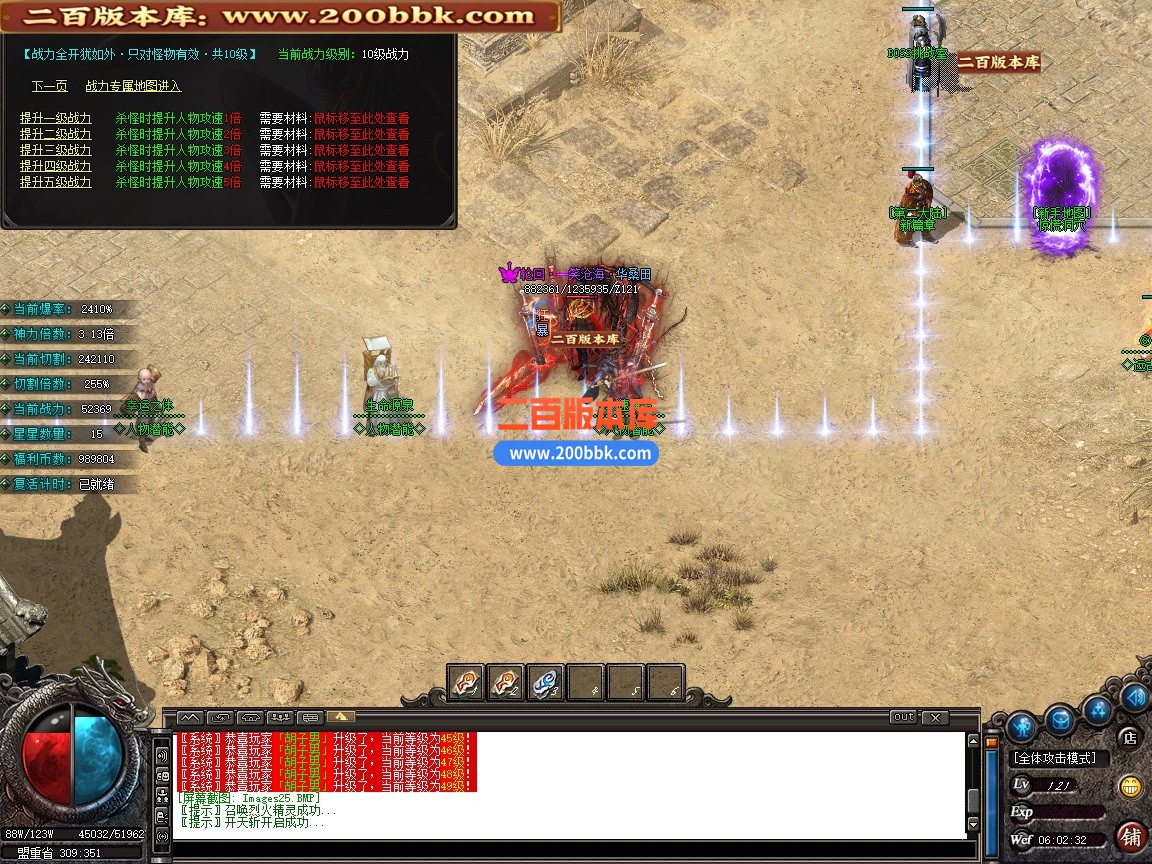Use the scroll item in hotbar slot 2
The image size is (1152, 864).
[505, 682]
